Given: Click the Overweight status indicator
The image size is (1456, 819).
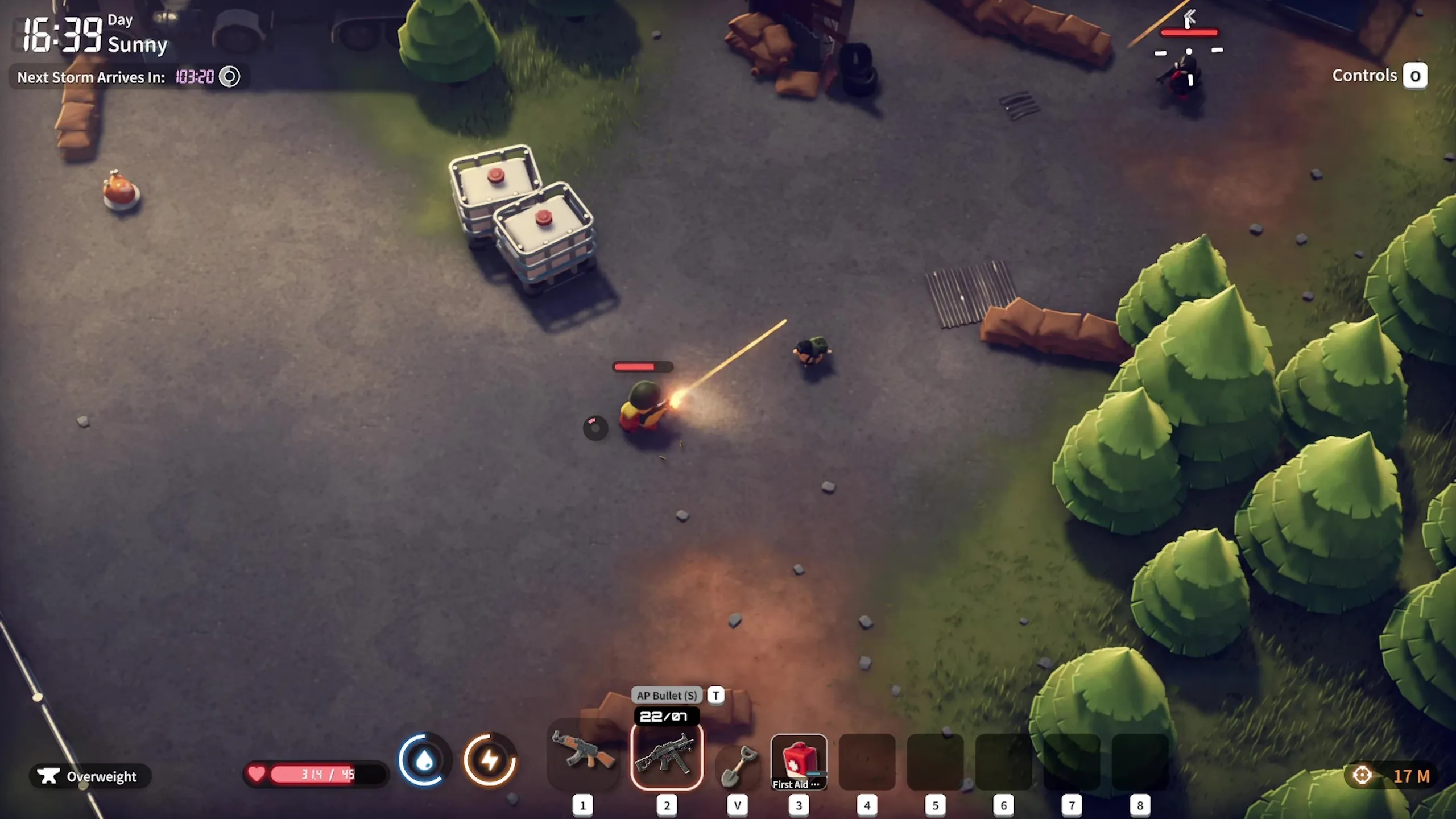Looking at the screenshot, I should [90, 776].
